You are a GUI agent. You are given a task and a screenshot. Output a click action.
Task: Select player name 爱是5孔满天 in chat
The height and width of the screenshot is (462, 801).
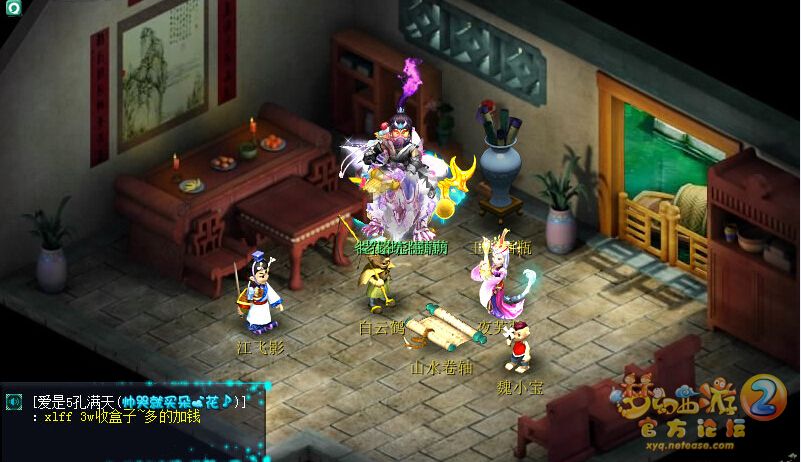coord(75,401)
